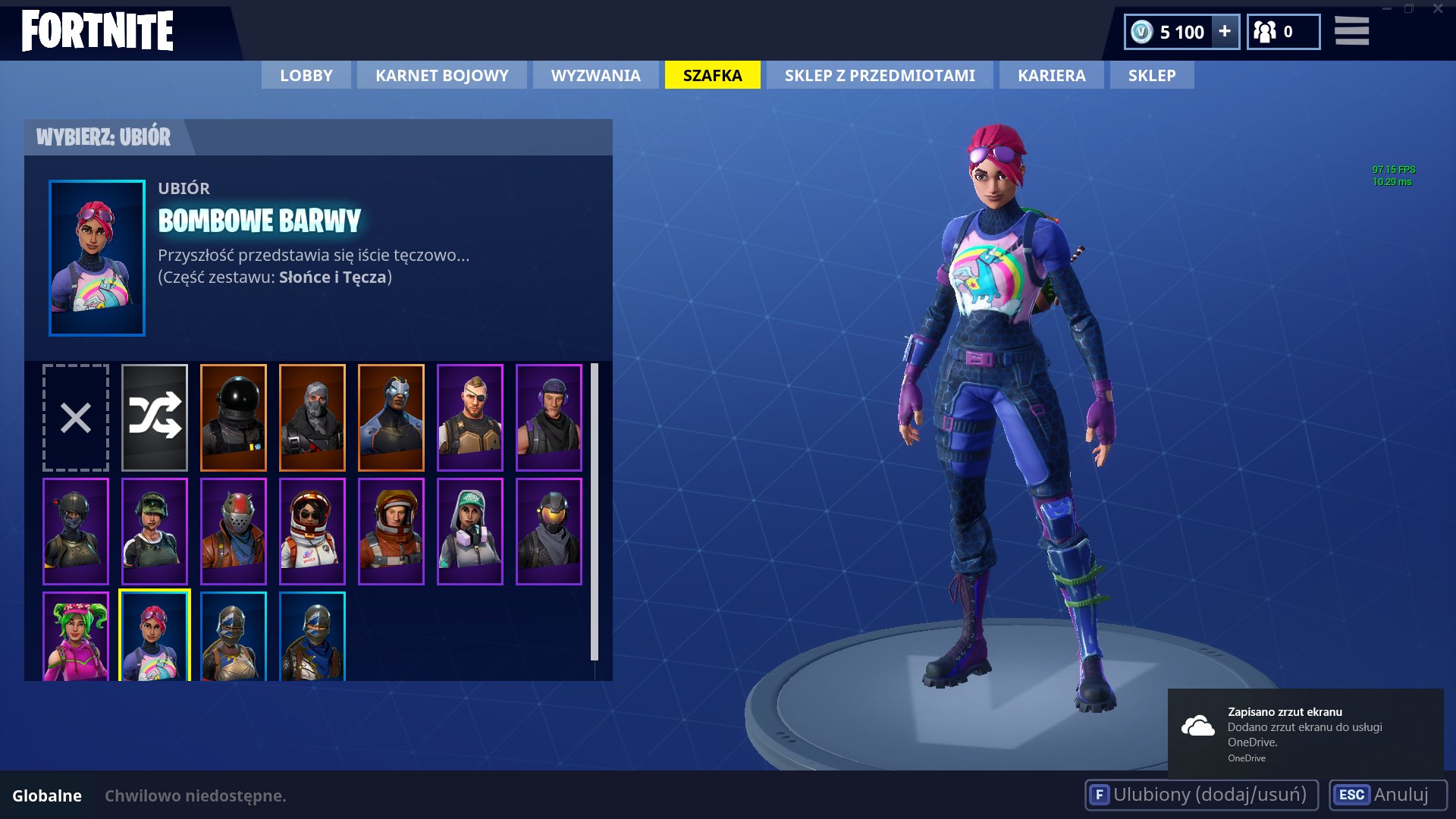This screenshot has height=819, width=1456.
Task: Select the Dark Voyager space helmet skin
Action: 233,416
